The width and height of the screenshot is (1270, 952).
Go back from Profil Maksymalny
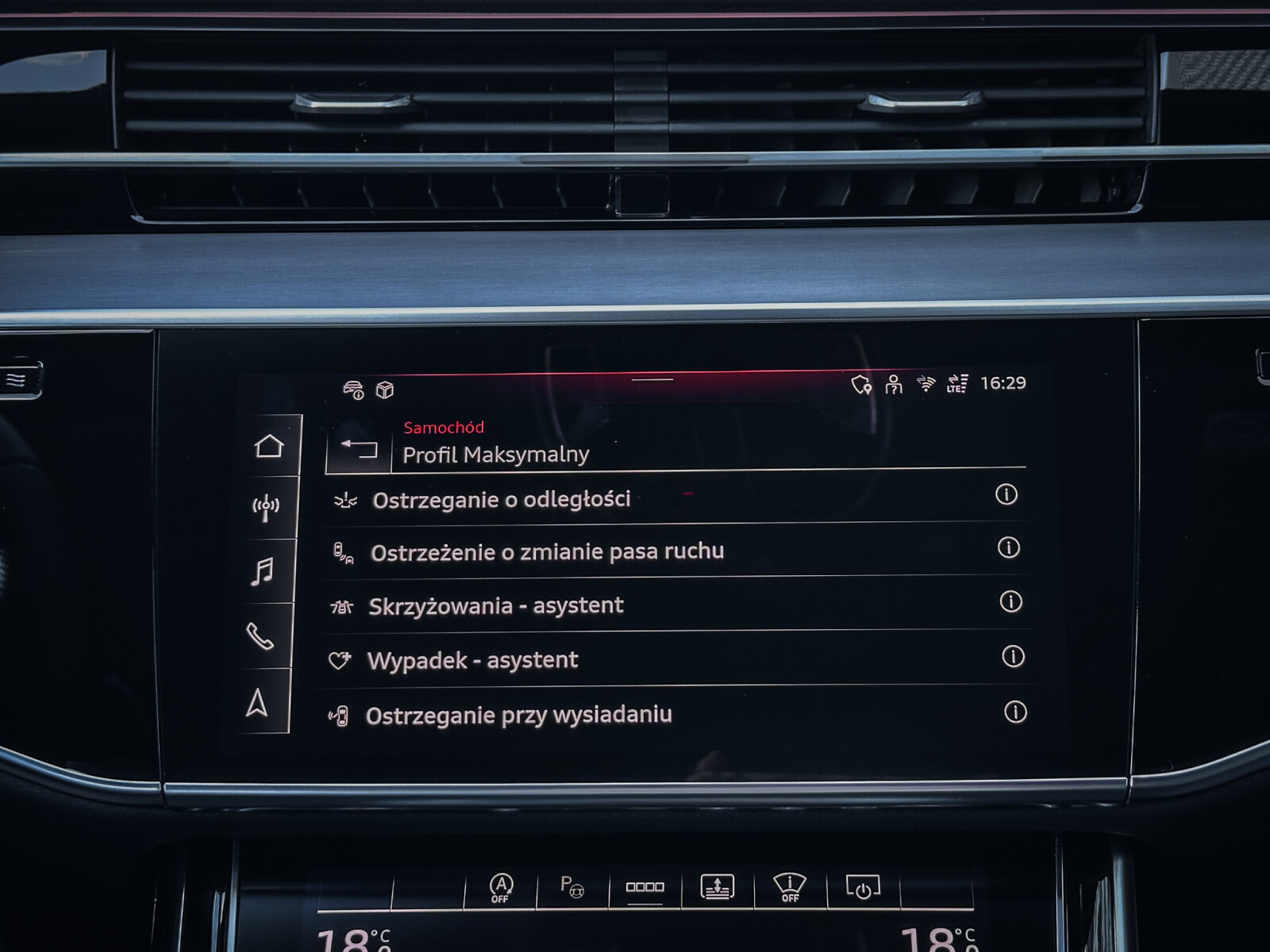coord(358,449)
